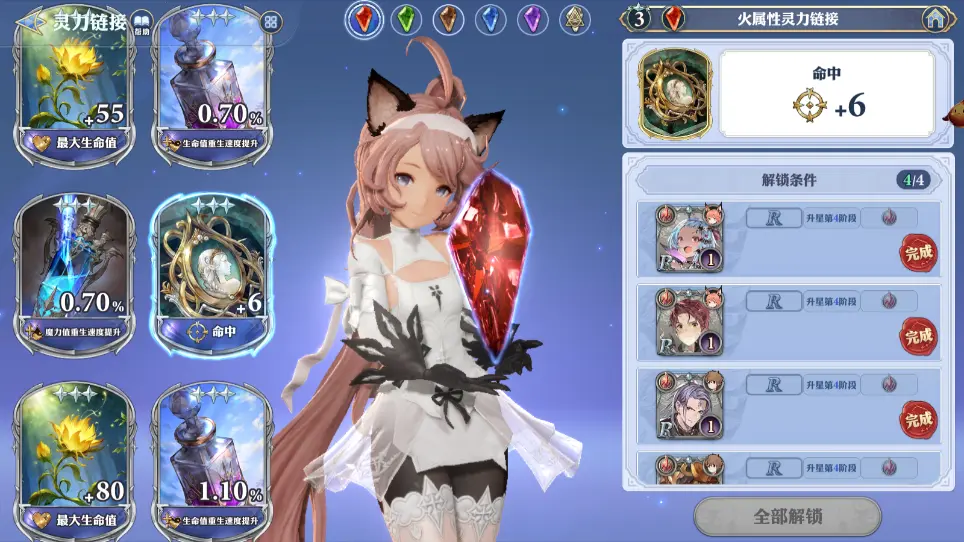Click the 全部解锁 unlock-all button

(x=787, y=517)
